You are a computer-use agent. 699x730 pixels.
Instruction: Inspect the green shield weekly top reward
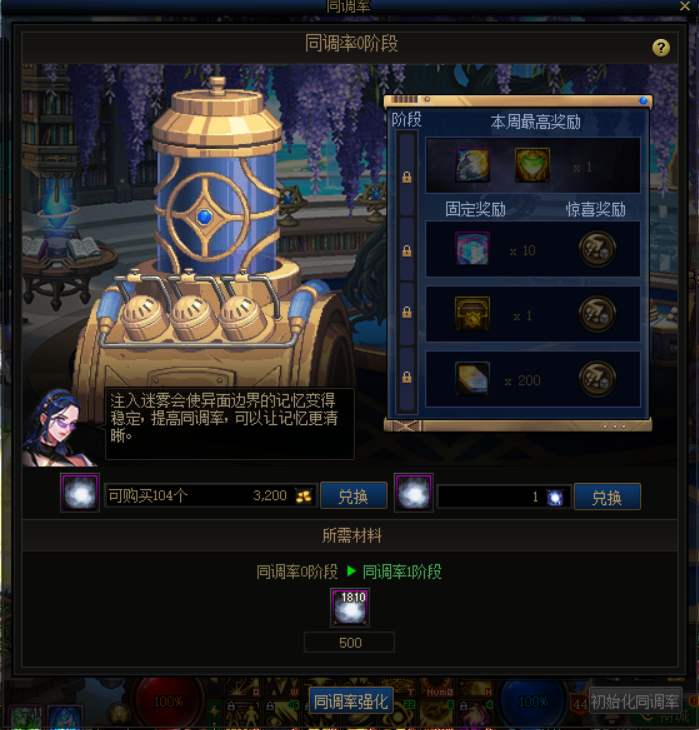532,165
